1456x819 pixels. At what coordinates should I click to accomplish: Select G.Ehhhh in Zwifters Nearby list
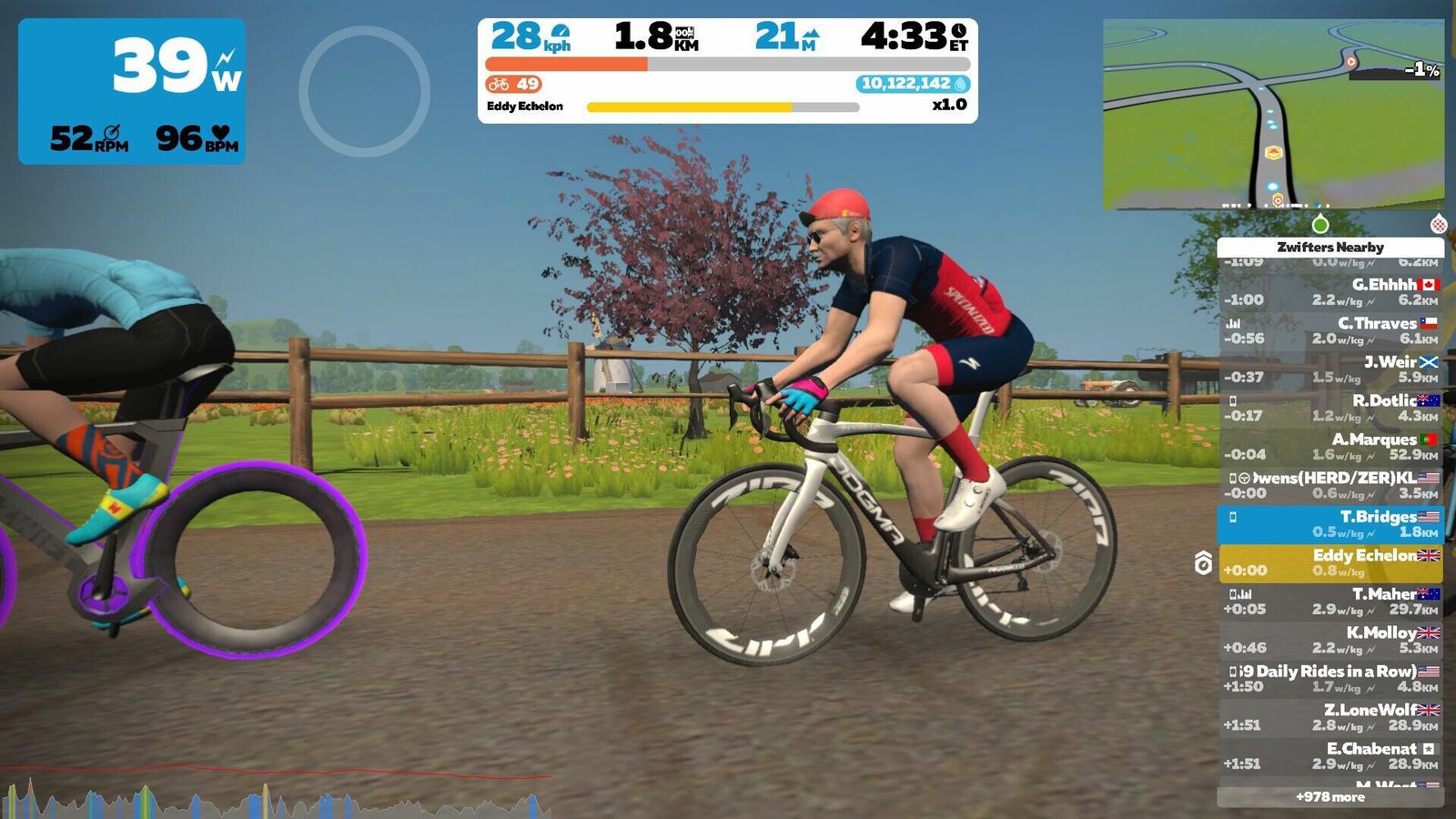[x=1330, y=292]
